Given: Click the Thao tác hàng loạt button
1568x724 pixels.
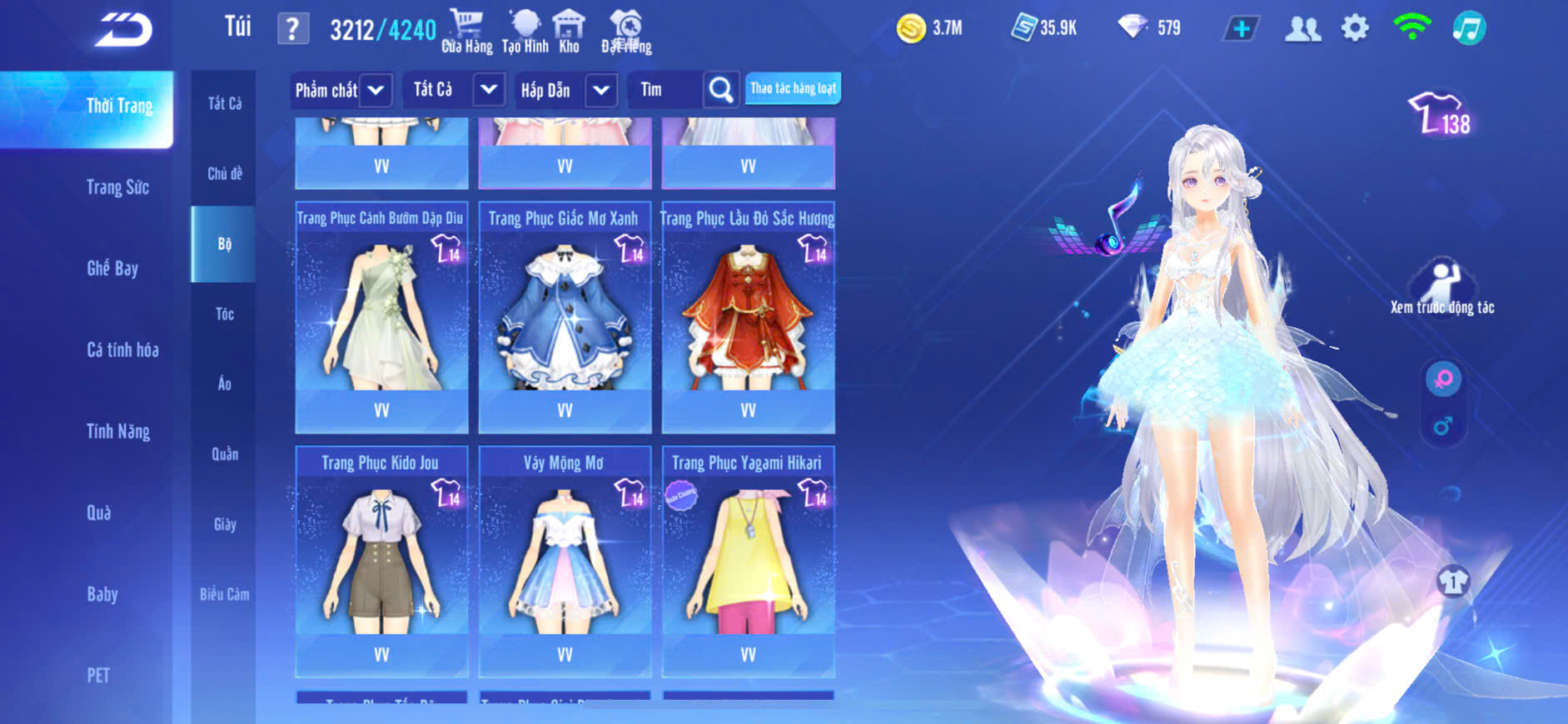Looking at the screenshot, I should [793, 88].
